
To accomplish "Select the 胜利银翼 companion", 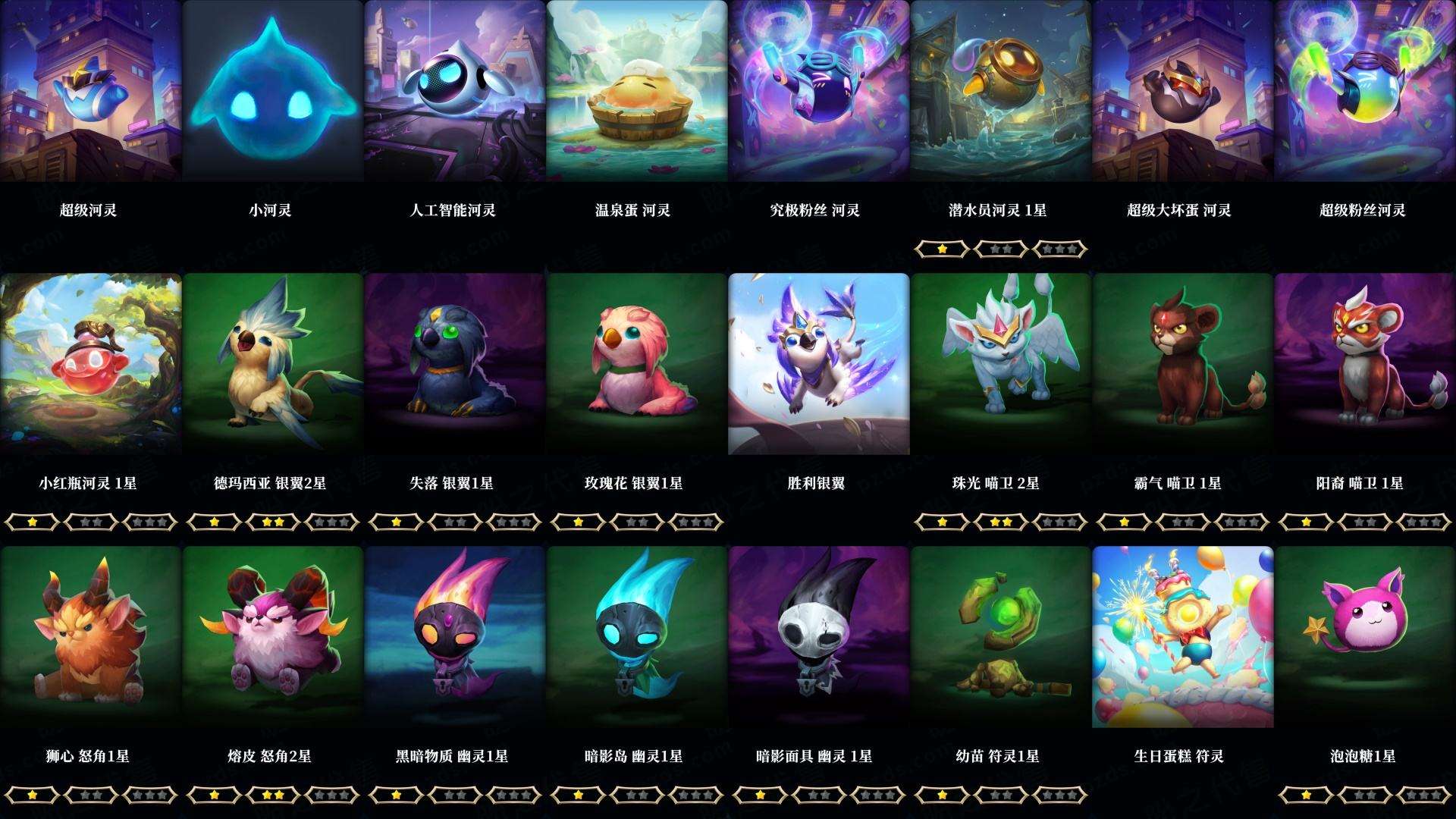I will pos(819,364).
